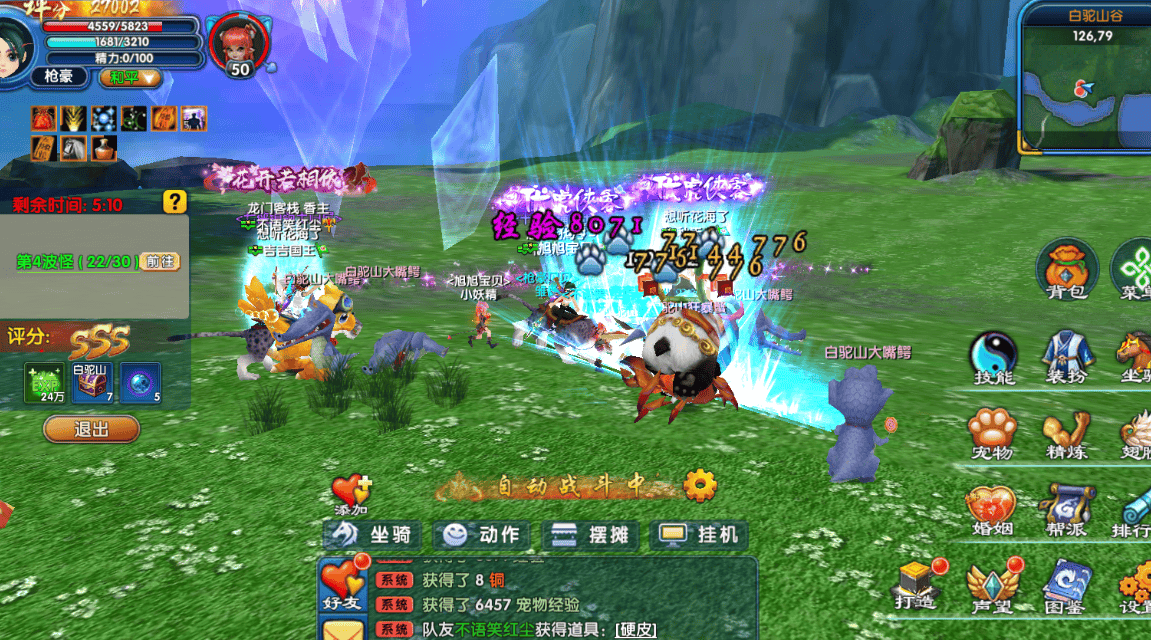Open the 图鉴 codex book

coord(1063,583)
